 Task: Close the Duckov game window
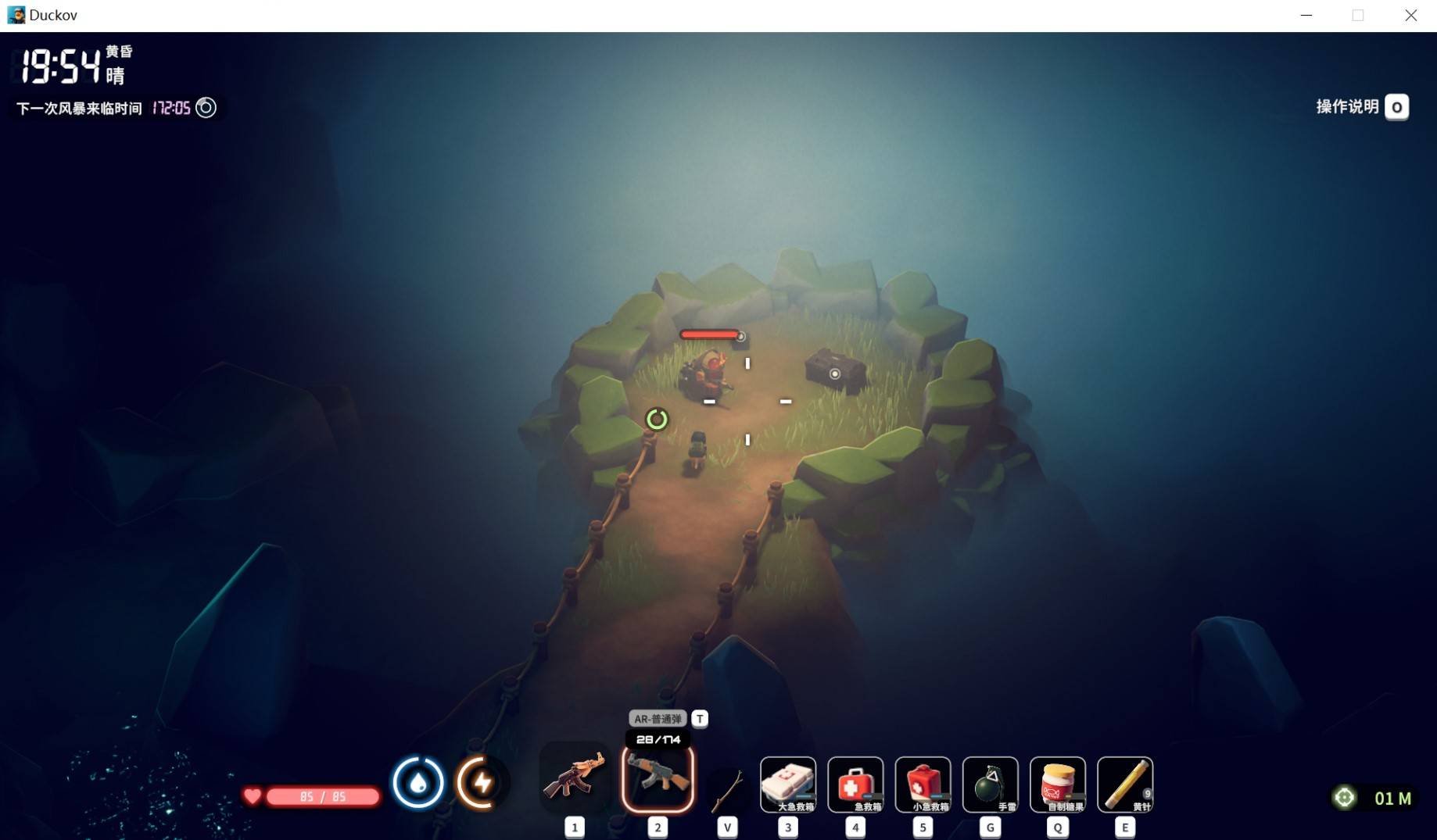click(1410, 16)
